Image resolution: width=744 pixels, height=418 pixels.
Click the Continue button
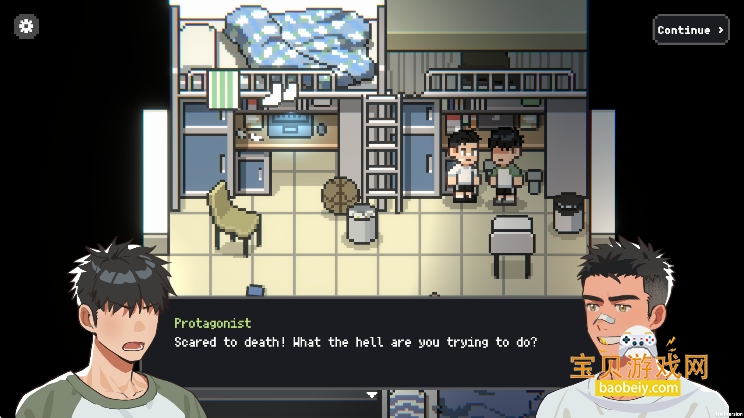[x=690, y=30]
